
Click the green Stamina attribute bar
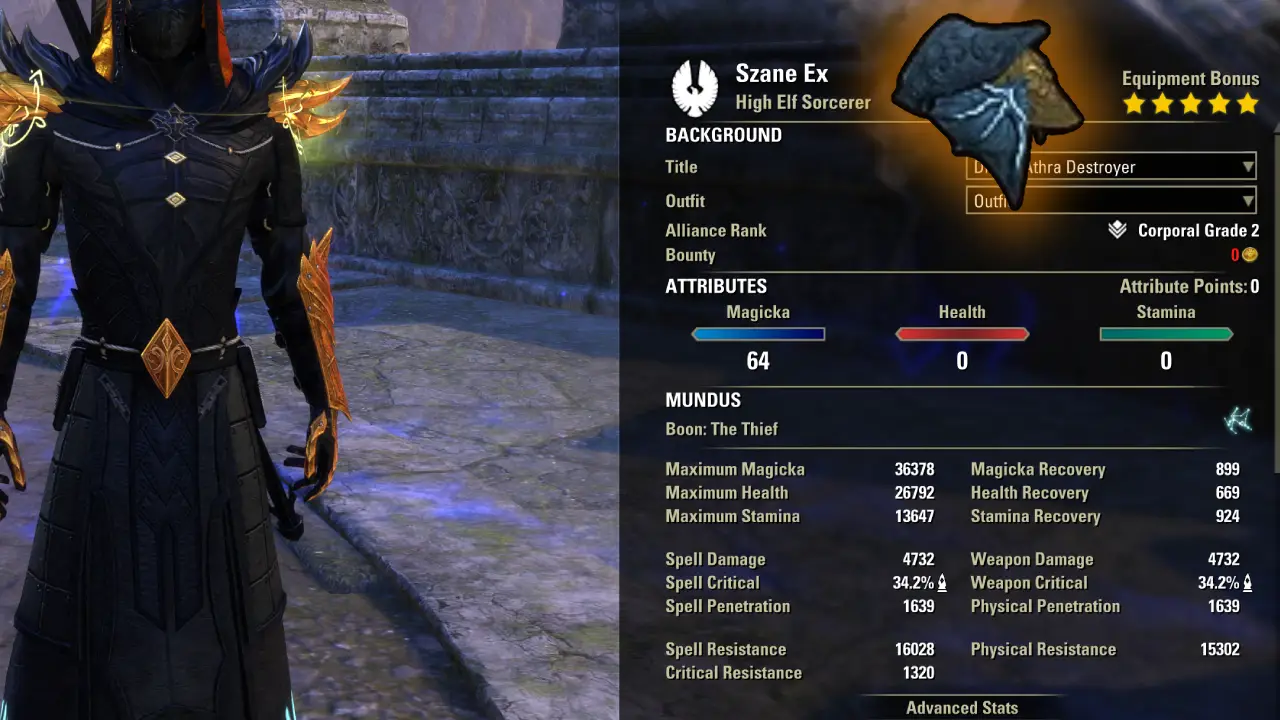[1165, 334]
